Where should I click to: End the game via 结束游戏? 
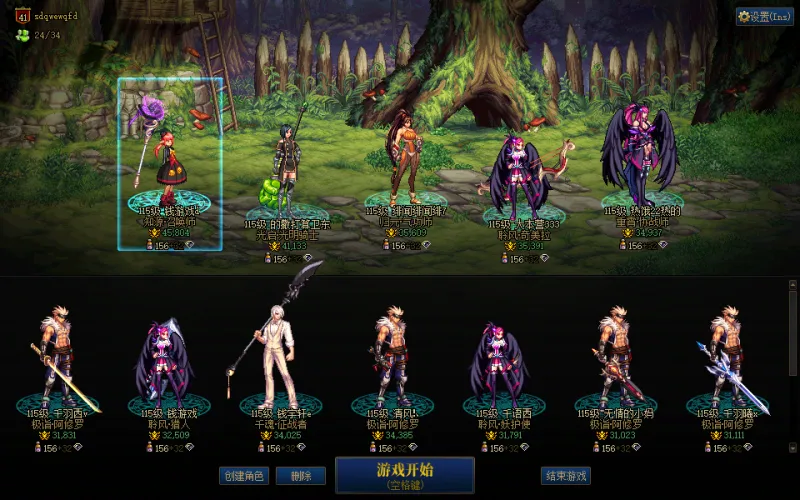point(564,476)
